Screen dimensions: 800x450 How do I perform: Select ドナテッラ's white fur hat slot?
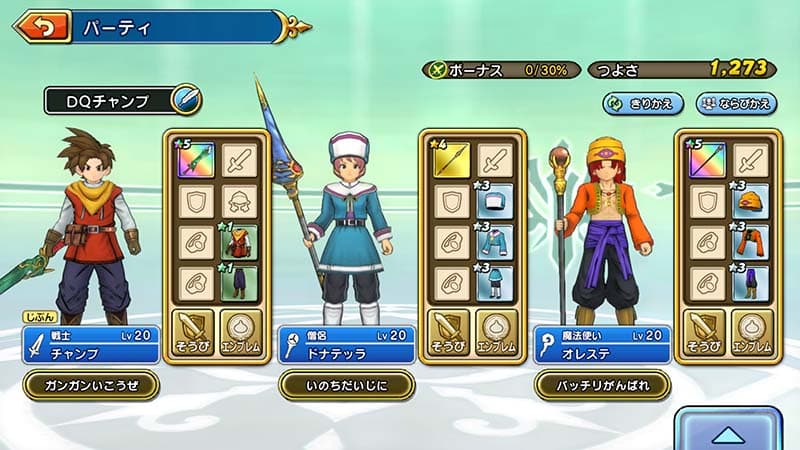[x=494, y=201]
